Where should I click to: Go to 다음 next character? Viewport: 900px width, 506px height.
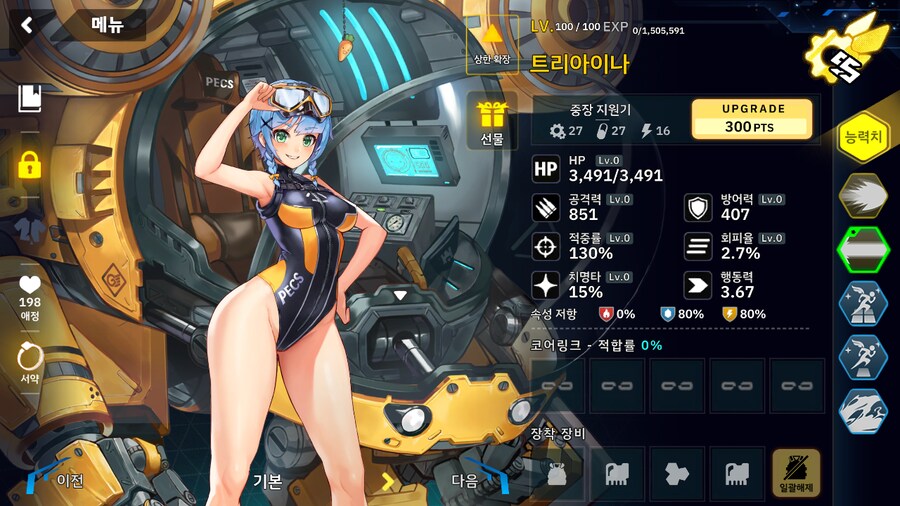477,479
